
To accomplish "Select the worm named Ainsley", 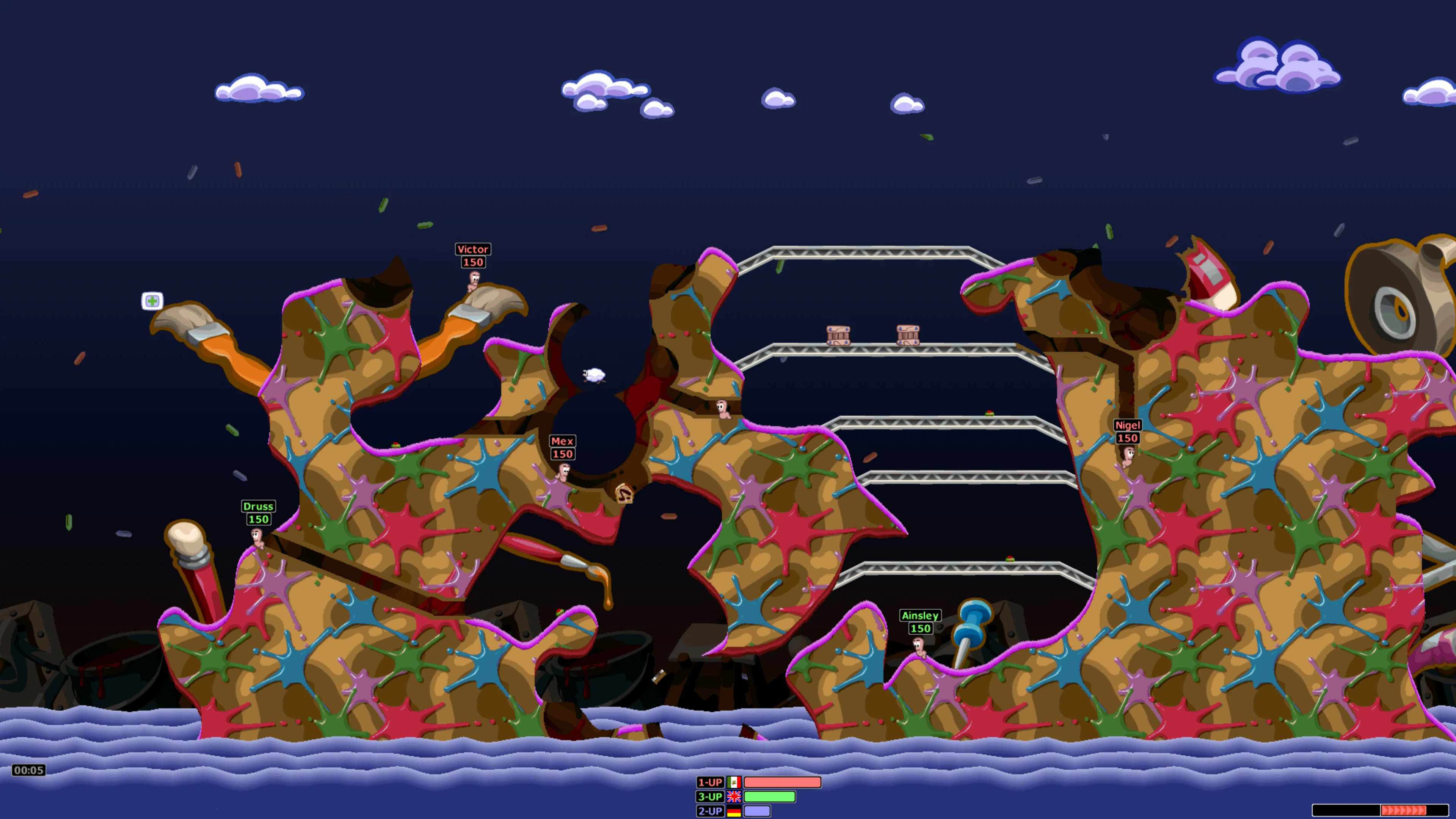I will click(x=919, y=648).
